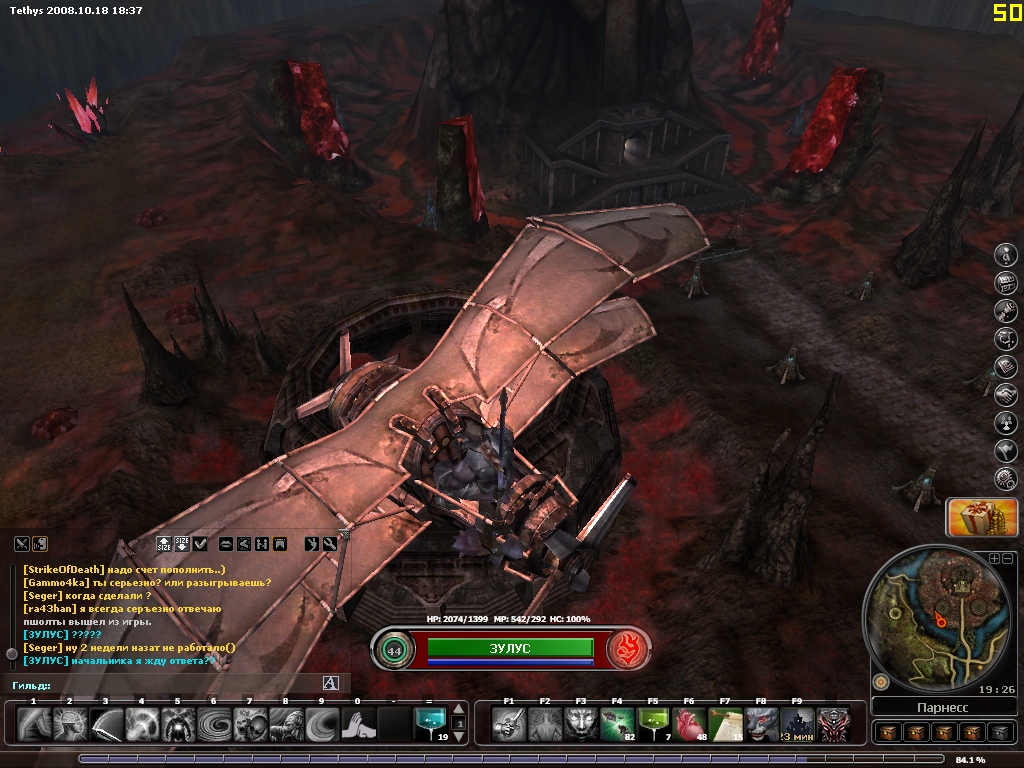Screen dimensions: 1024x768
Task: Toggle the chat checkmark option button
Action: tap(201, 543)
